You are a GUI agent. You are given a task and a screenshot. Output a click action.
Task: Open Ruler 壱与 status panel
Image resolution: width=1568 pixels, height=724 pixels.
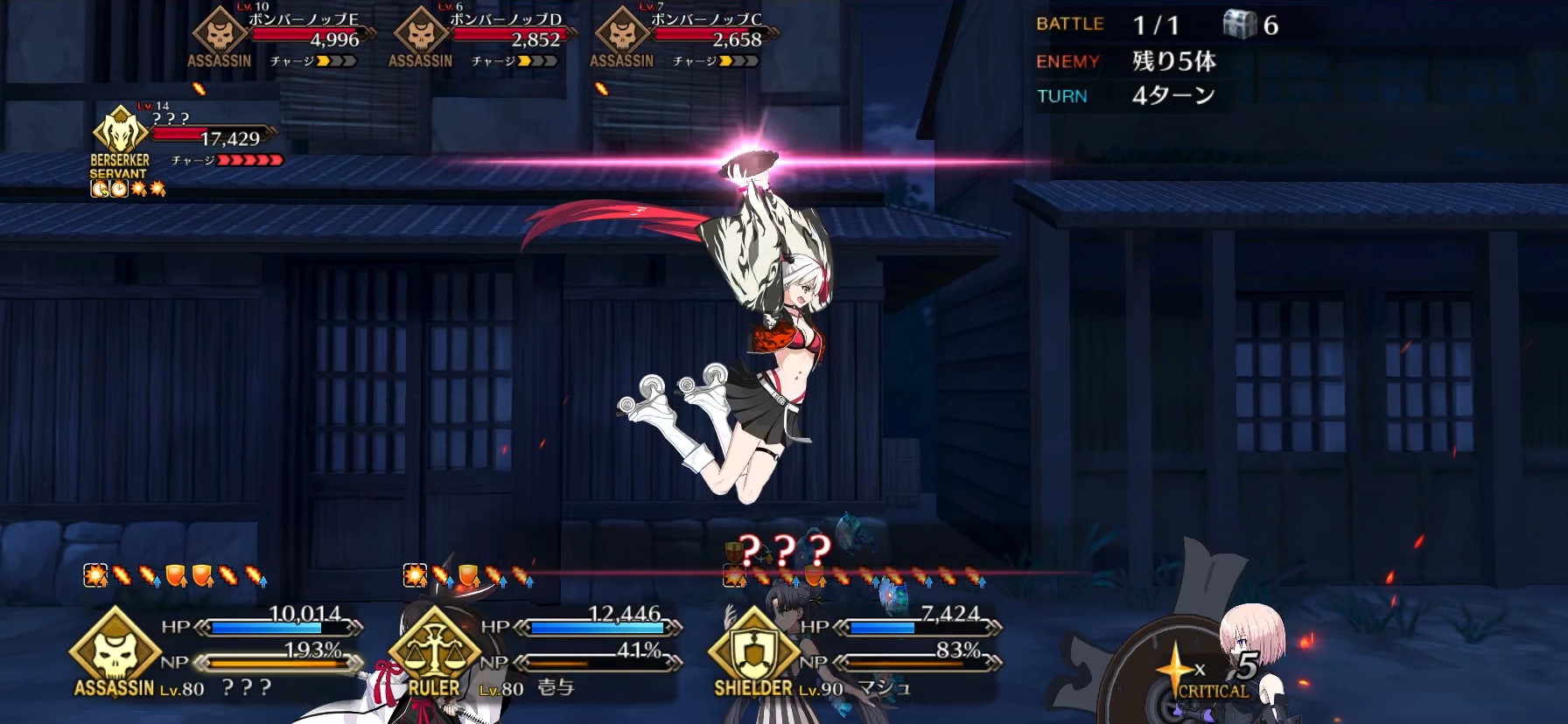coord(534,651)
